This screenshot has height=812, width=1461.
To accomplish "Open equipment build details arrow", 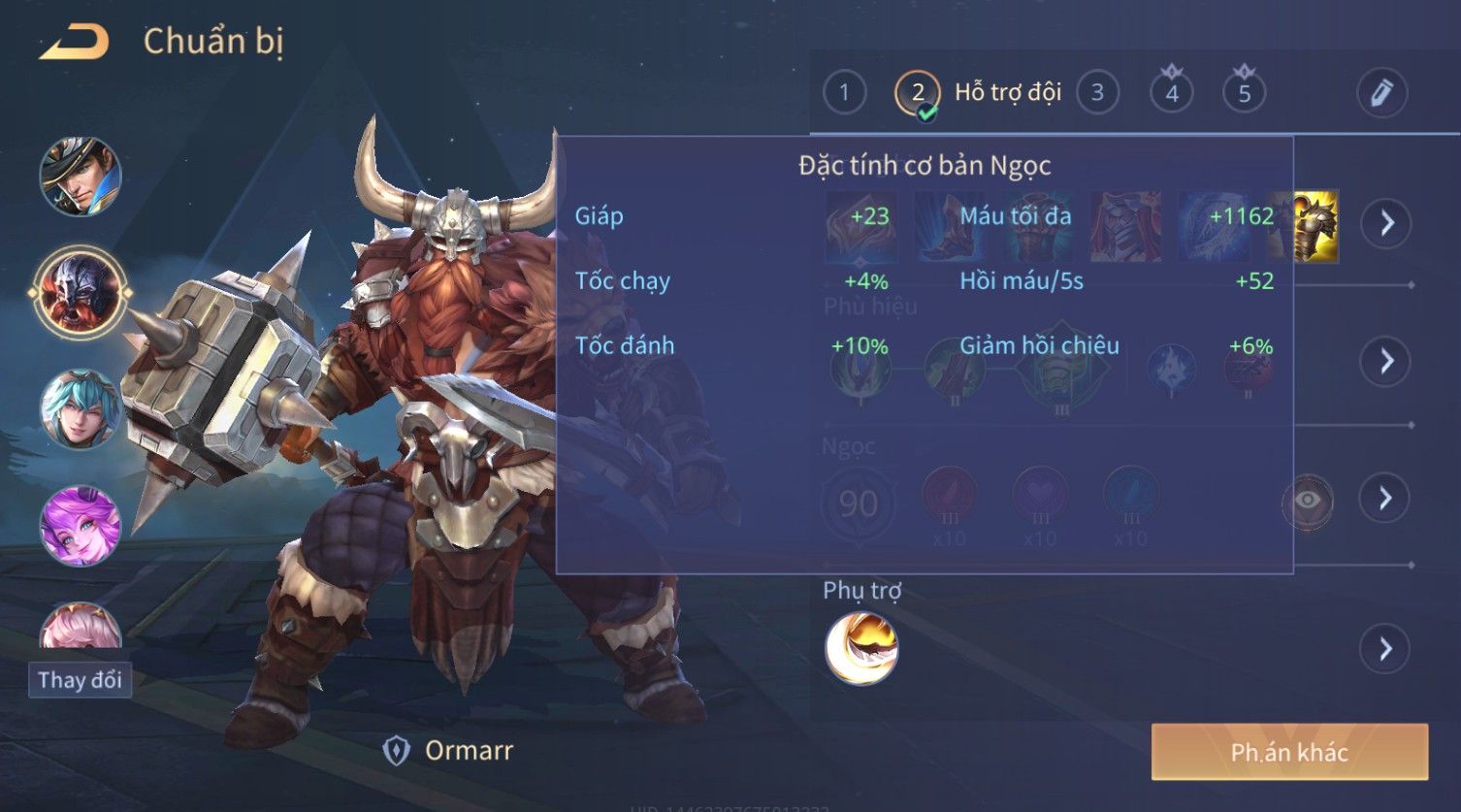I will click(1386, 223).
